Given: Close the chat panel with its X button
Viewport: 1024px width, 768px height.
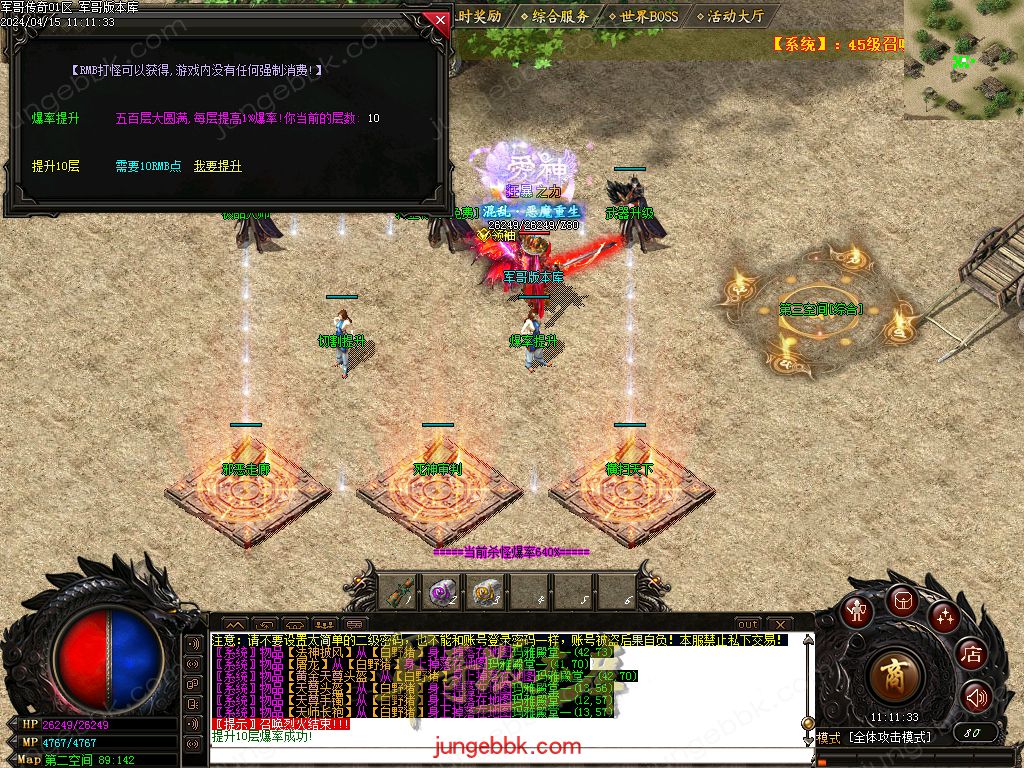Looking at the screenshot, I should point(779,624).
